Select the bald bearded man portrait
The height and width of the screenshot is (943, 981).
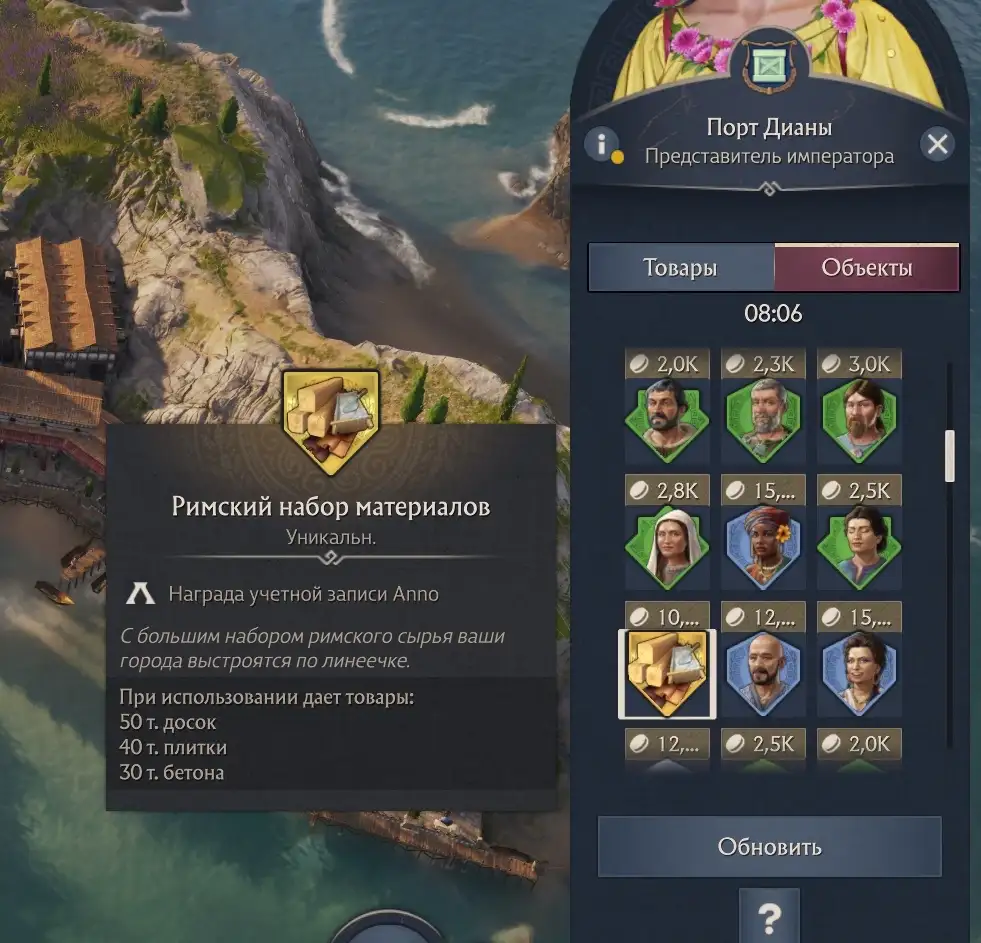[763, 674]
